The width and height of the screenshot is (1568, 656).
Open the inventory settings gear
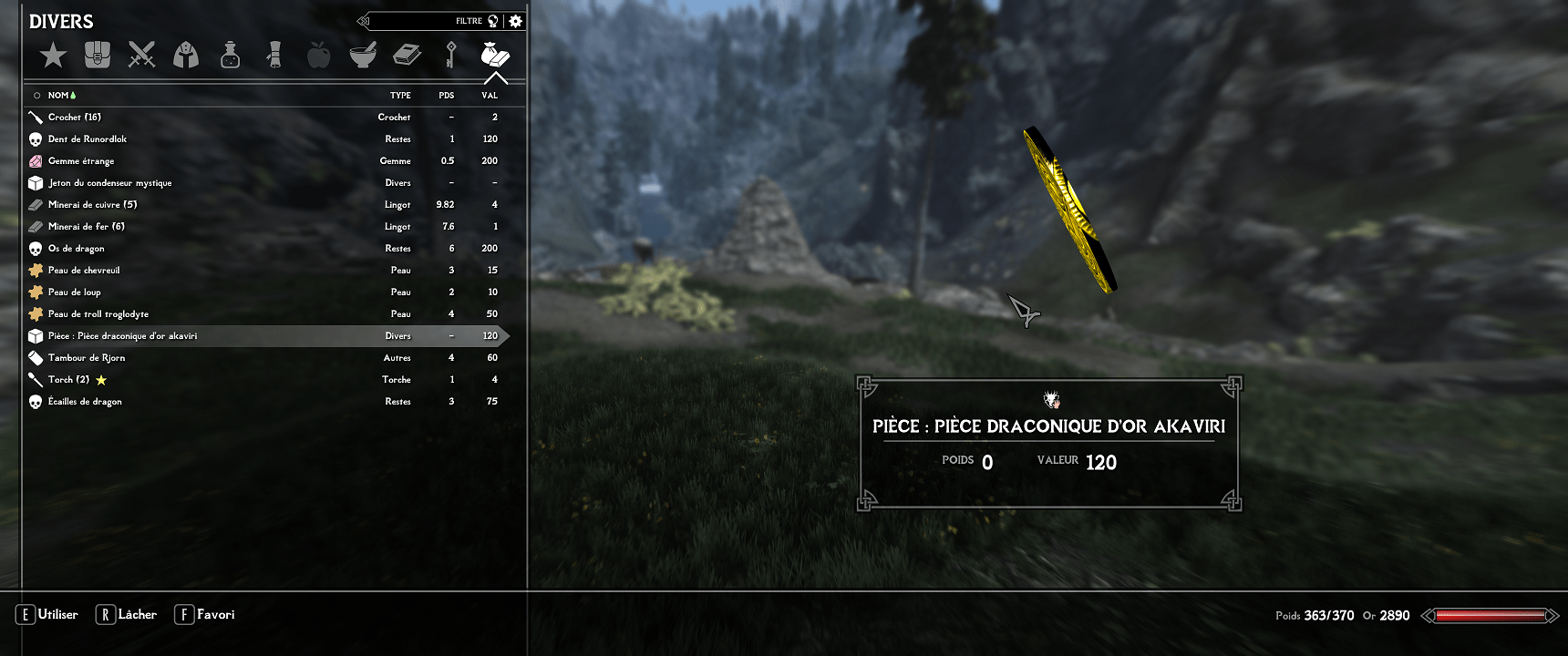[x=516, y=21]
